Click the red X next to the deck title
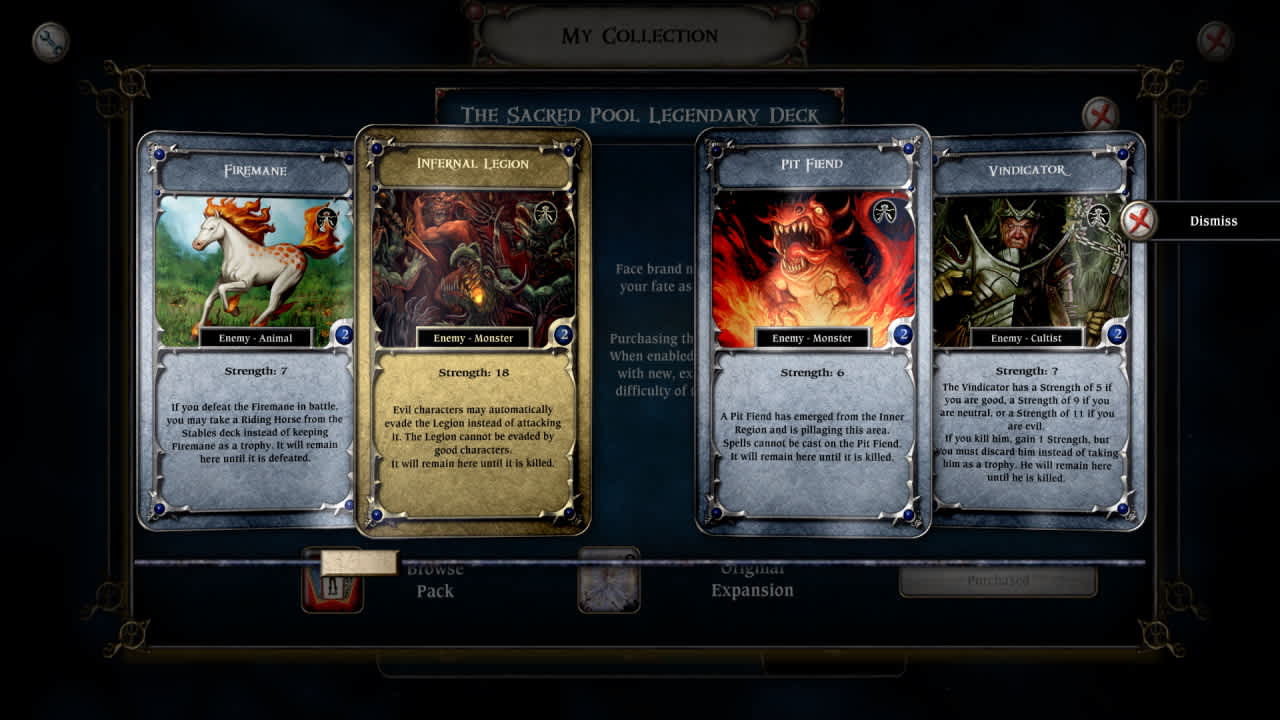The height and width of the screenshot is (720, 1280). coord(1102,114)
